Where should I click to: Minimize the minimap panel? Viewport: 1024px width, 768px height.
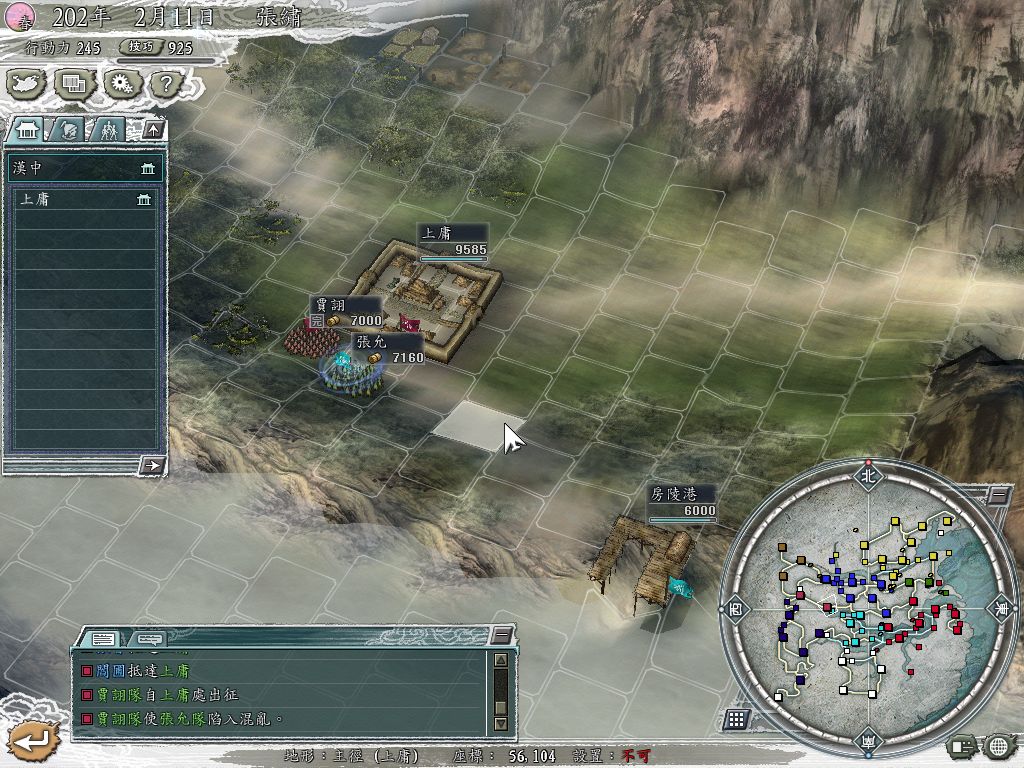coord(997,494)
